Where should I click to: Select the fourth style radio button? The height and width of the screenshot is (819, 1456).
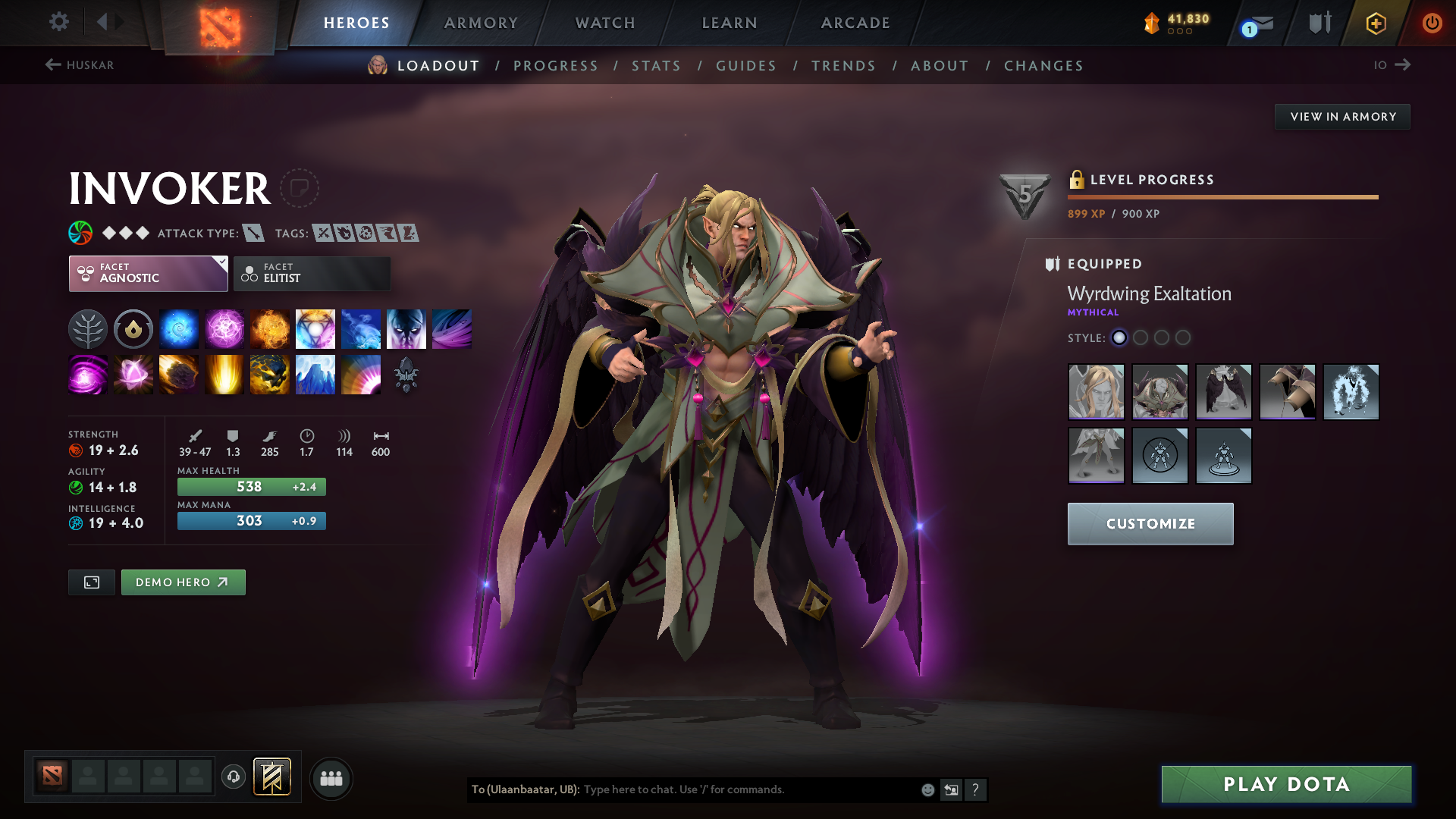pos(1184,338)
